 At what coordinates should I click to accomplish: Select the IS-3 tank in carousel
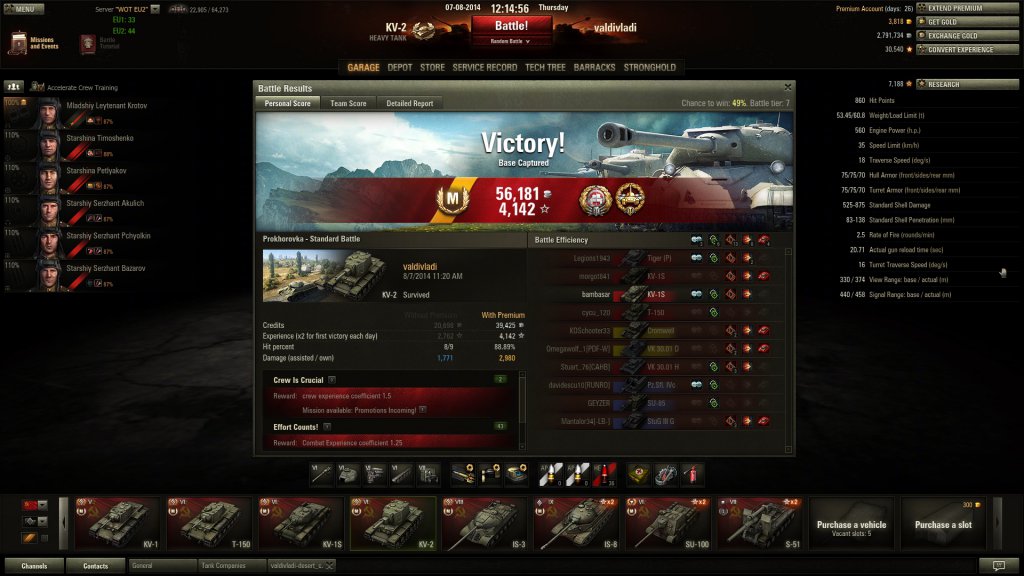[x=486, y=524]
